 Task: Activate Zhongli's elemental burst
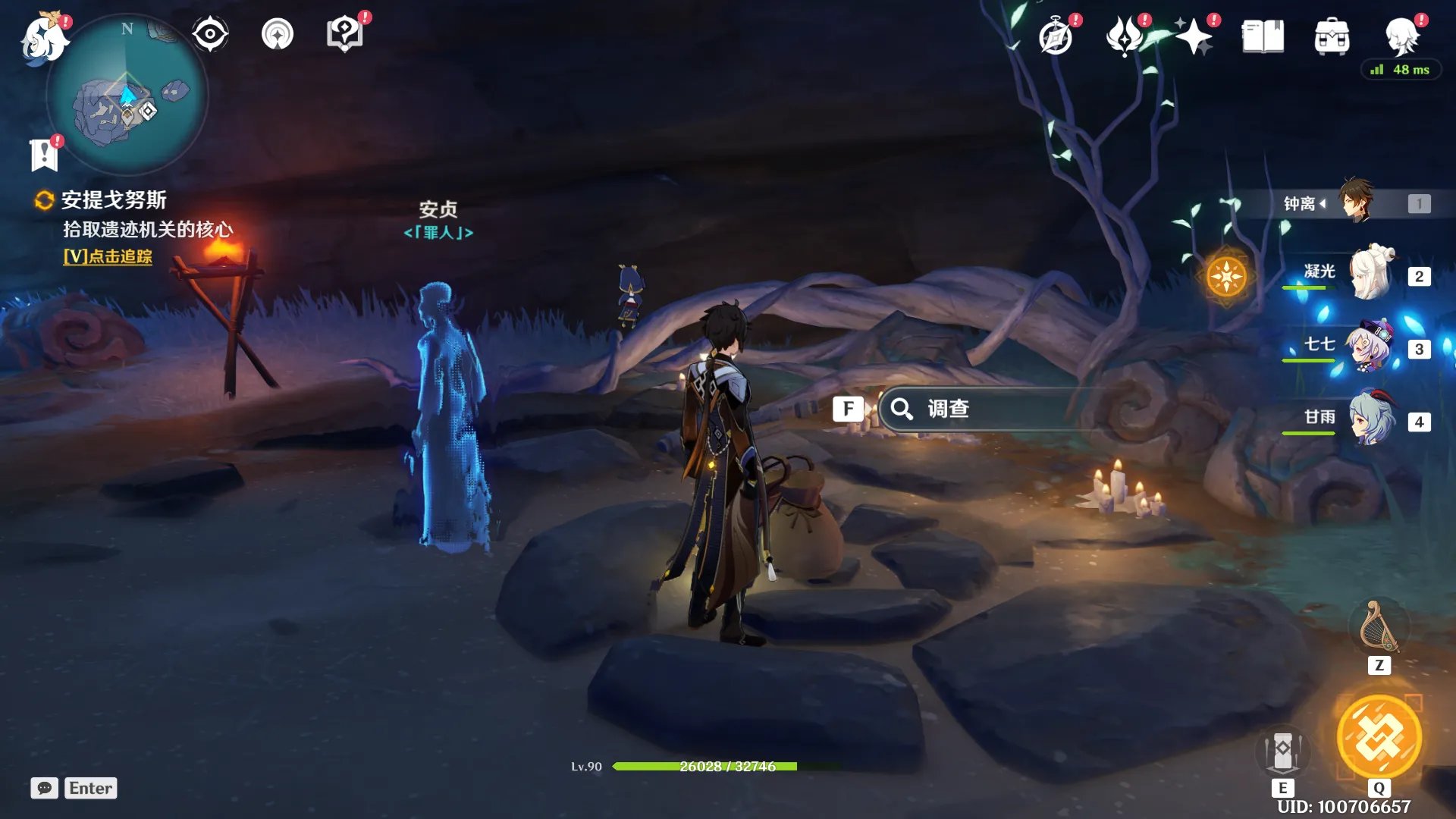point(1379,737)
